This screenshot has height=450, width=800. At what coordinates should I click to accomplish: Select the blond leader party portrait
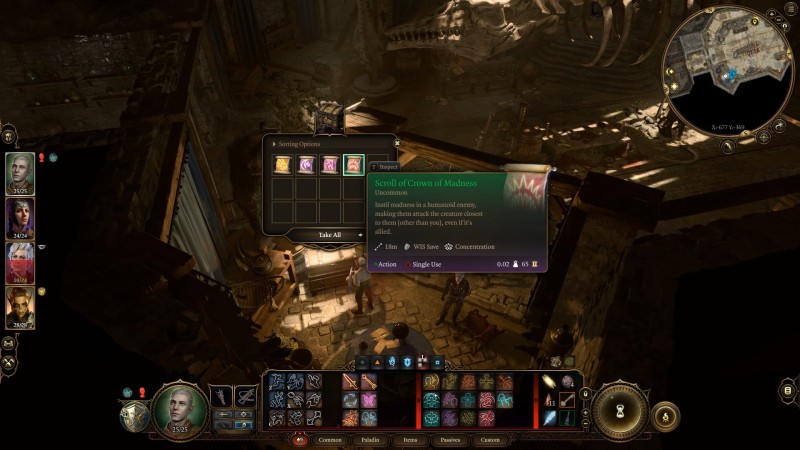[x=20, y=172]
